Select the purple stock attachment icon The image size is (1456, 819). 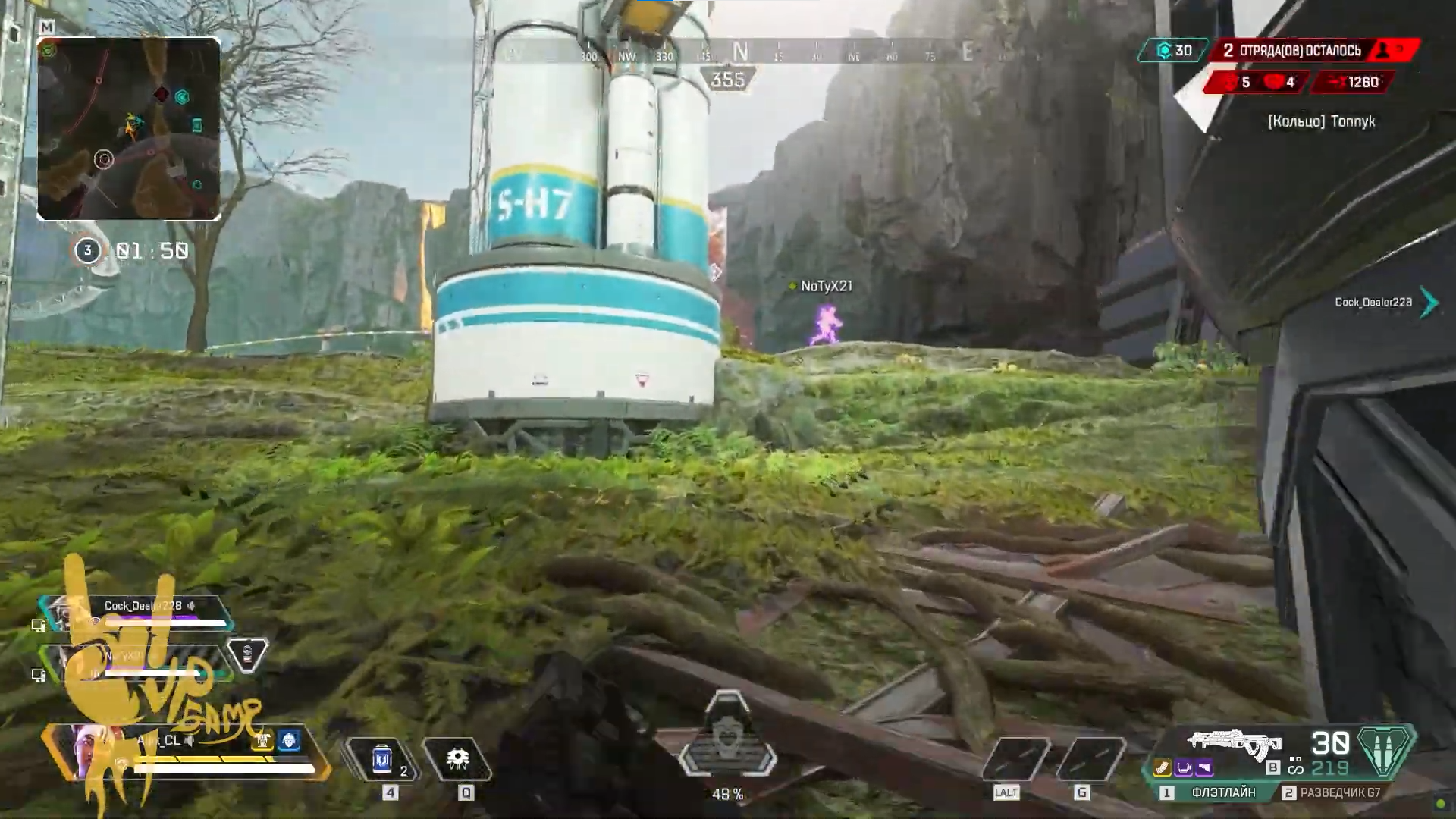click(1204, 769)
